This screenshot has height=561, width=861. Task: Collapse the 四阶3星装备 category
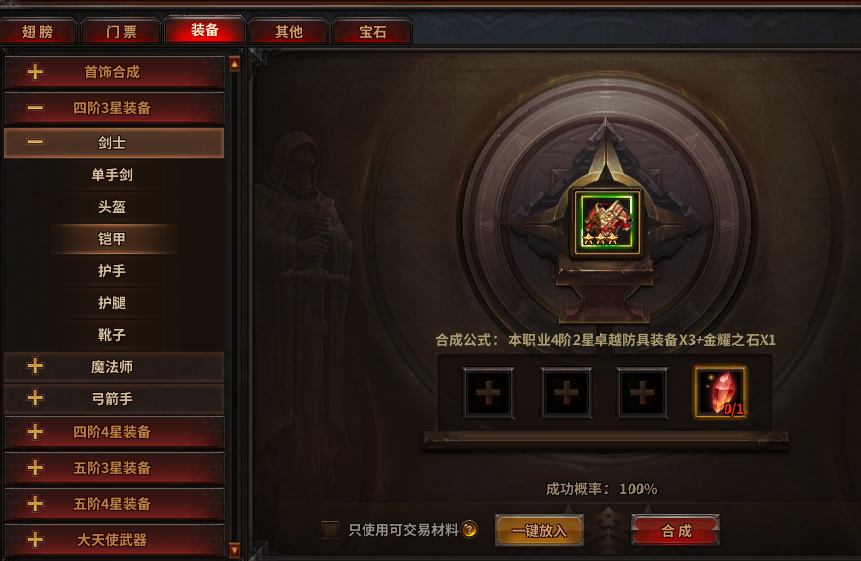113,108
